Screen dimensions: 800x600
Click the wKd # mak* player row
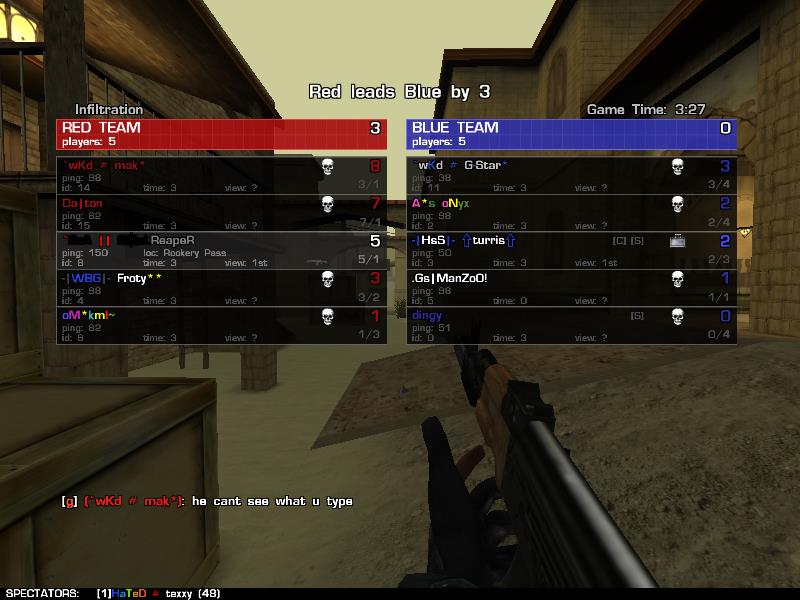pyautogui.click(x=221, y=175)
